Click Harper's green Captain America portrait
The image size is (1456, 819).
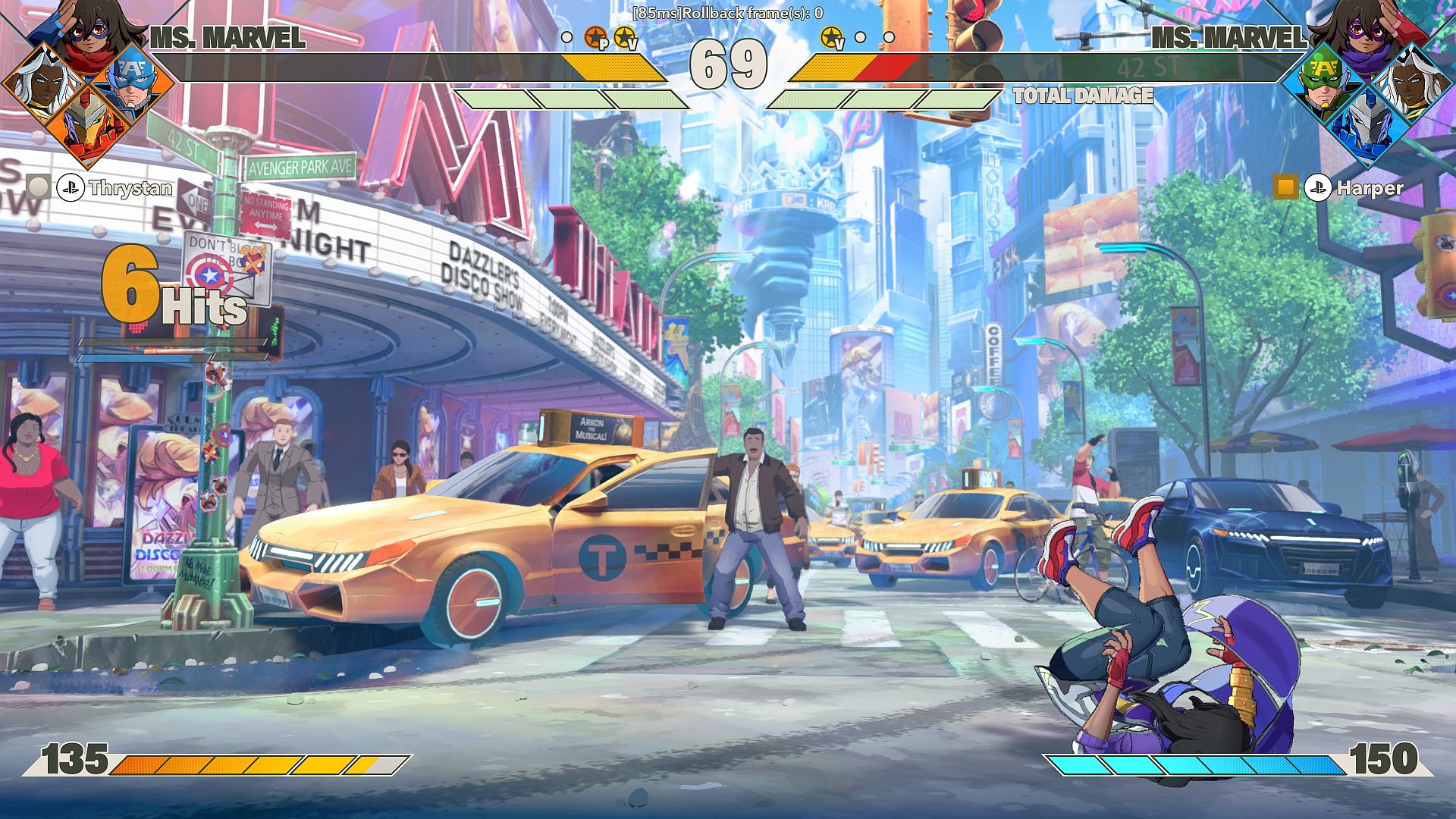click(x=1322, y=79)
